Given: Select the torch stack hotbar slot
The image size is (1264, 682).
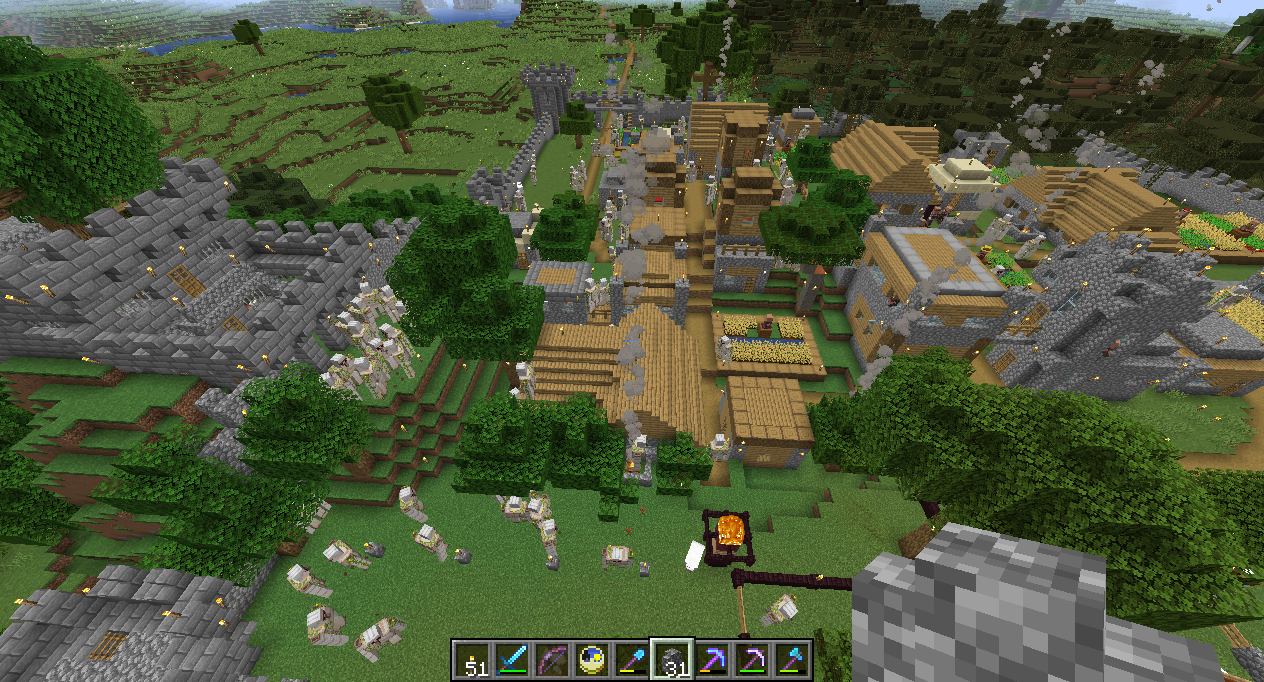Looking at the screenshot, I should pos(472,660).
